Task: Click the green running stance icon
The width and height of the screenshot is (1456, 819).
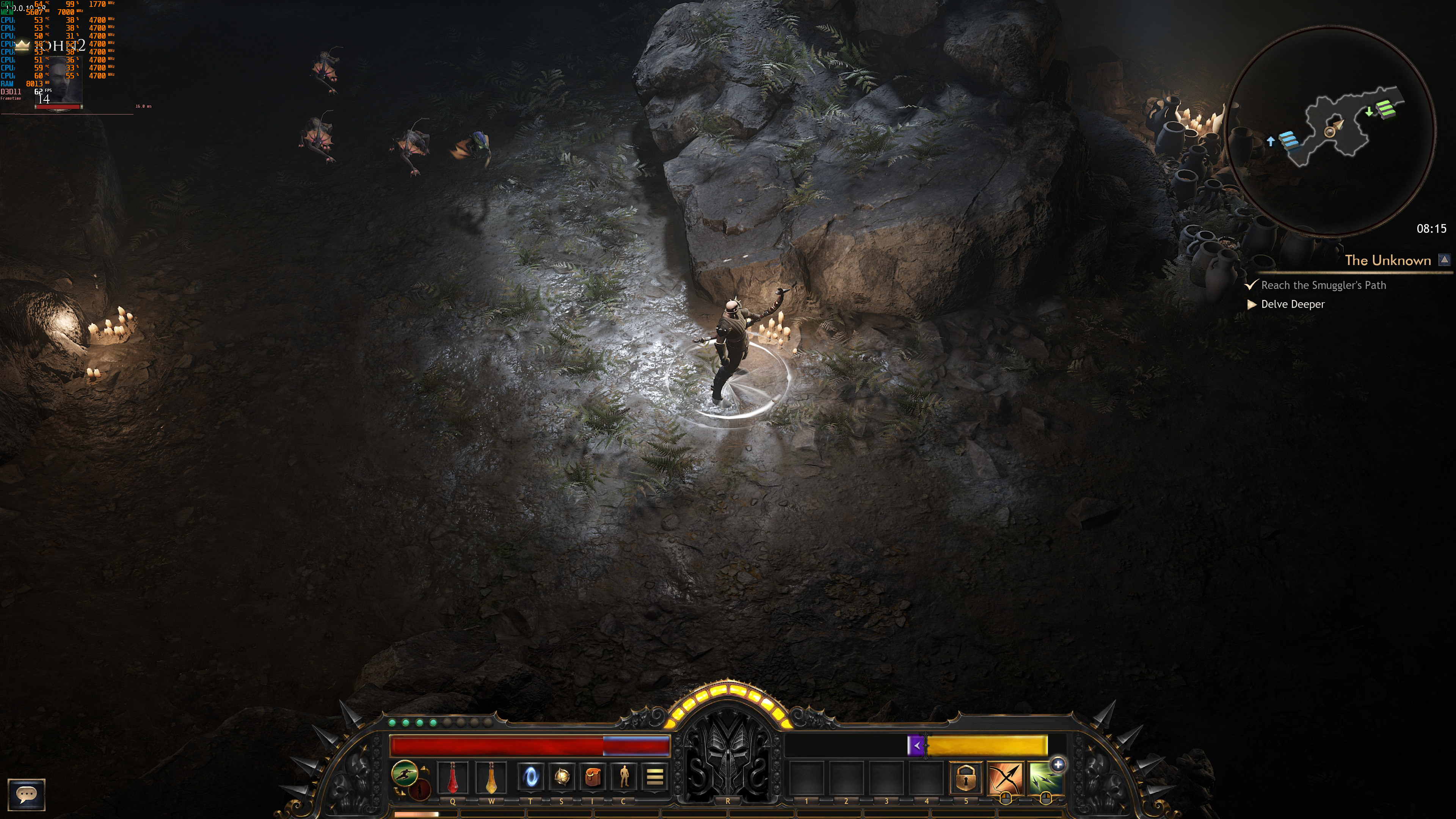Action: click(x=405, y=773)
